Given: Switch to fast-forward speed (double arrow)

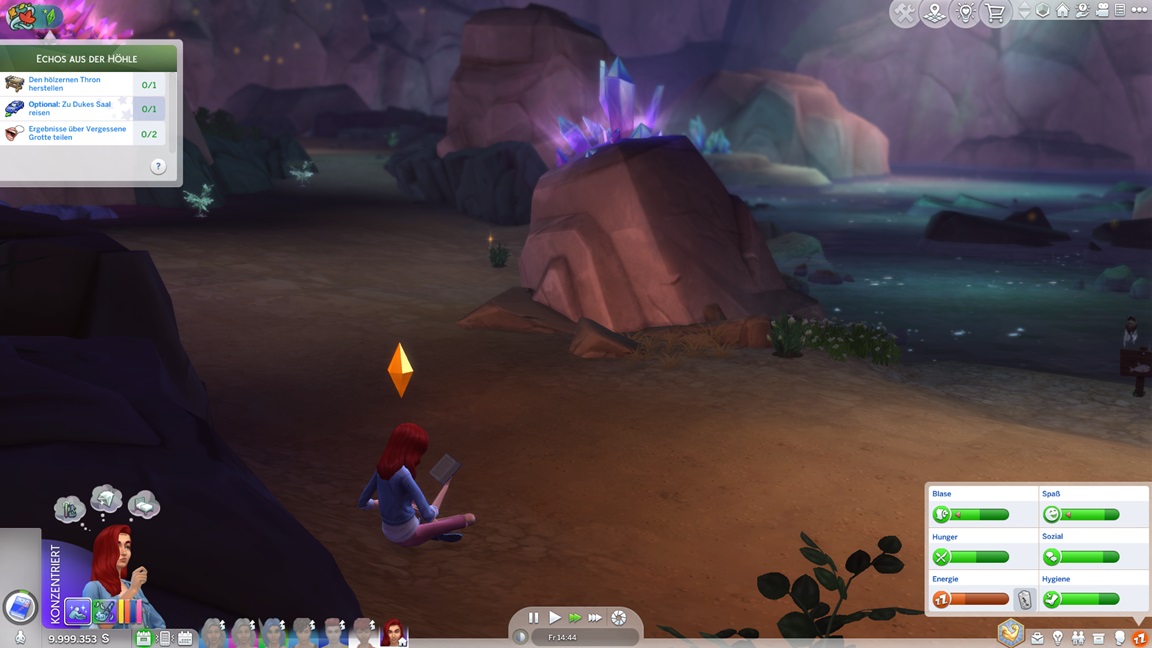Looking at the screenshot, I should (575, 618).
